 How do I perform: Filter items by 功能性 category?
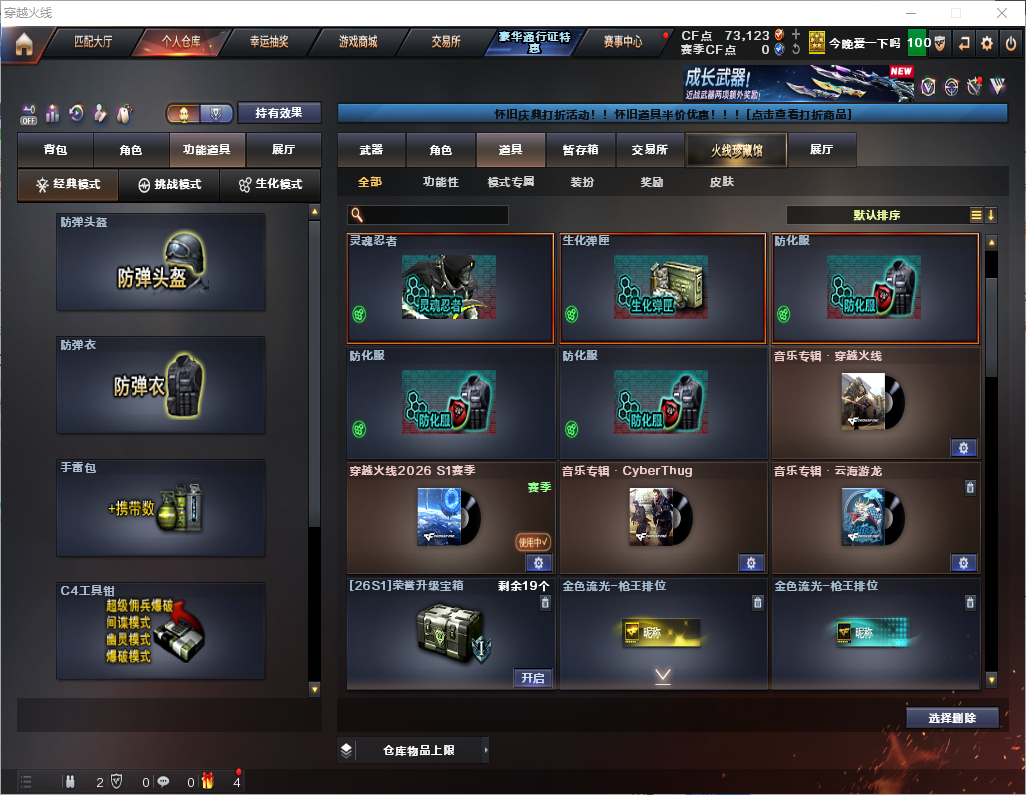click(x=440, y=182)
